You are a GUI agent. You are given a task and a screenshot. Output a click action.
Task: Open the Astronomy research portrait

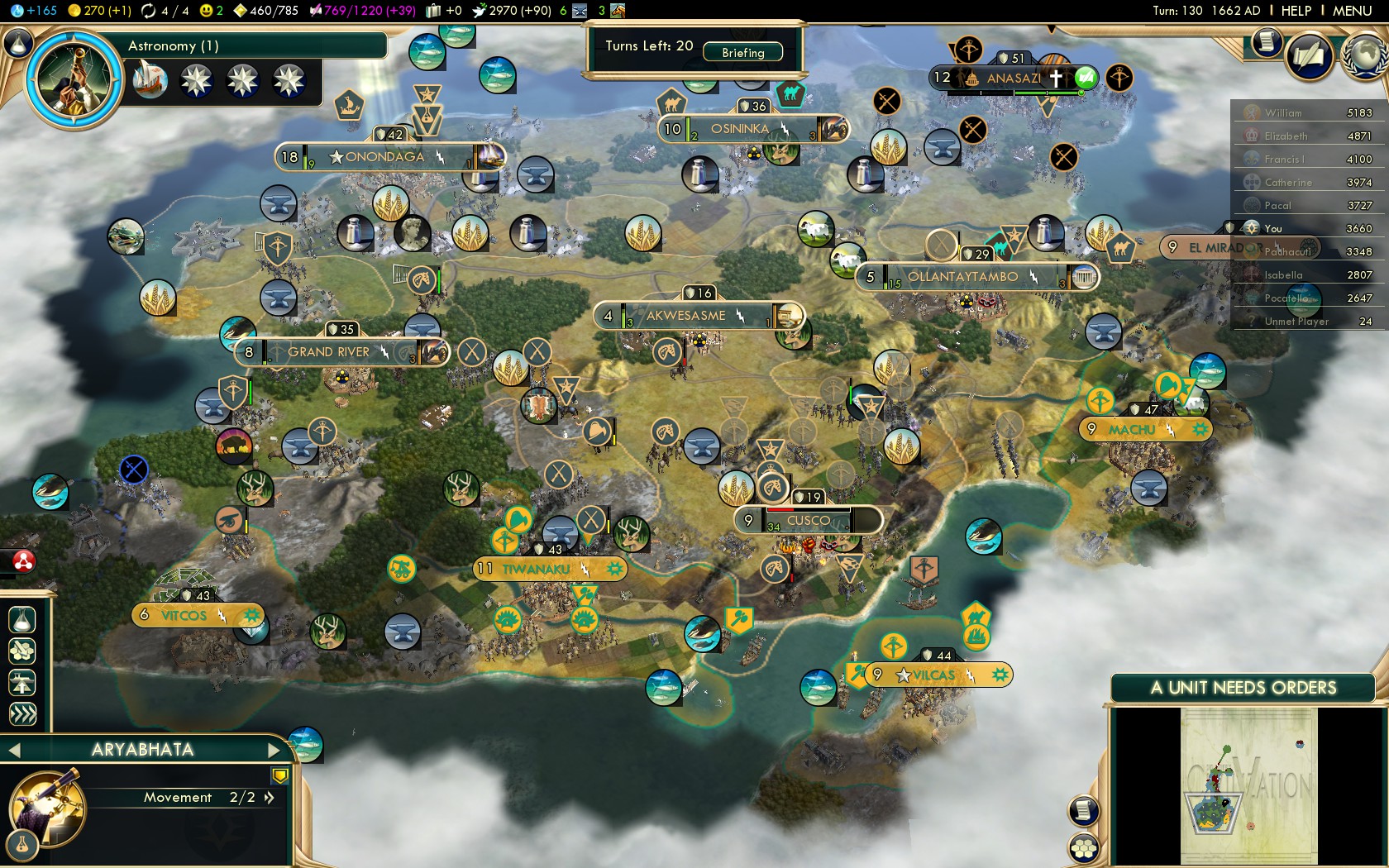(x=74, y=79)
